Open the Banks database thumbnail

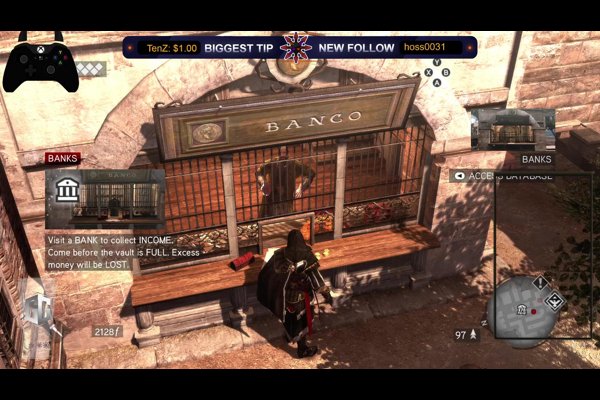[x=512, y=130]
